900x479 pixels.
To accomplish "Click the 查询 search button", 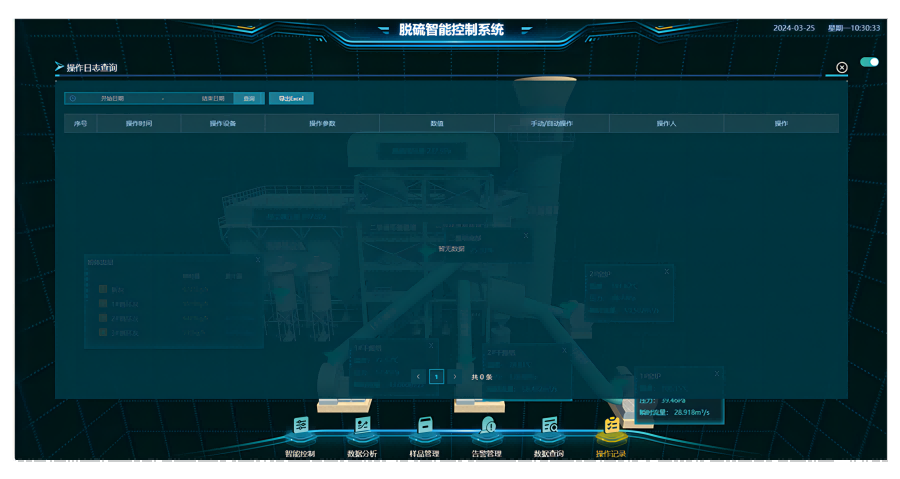I will 249,98.
